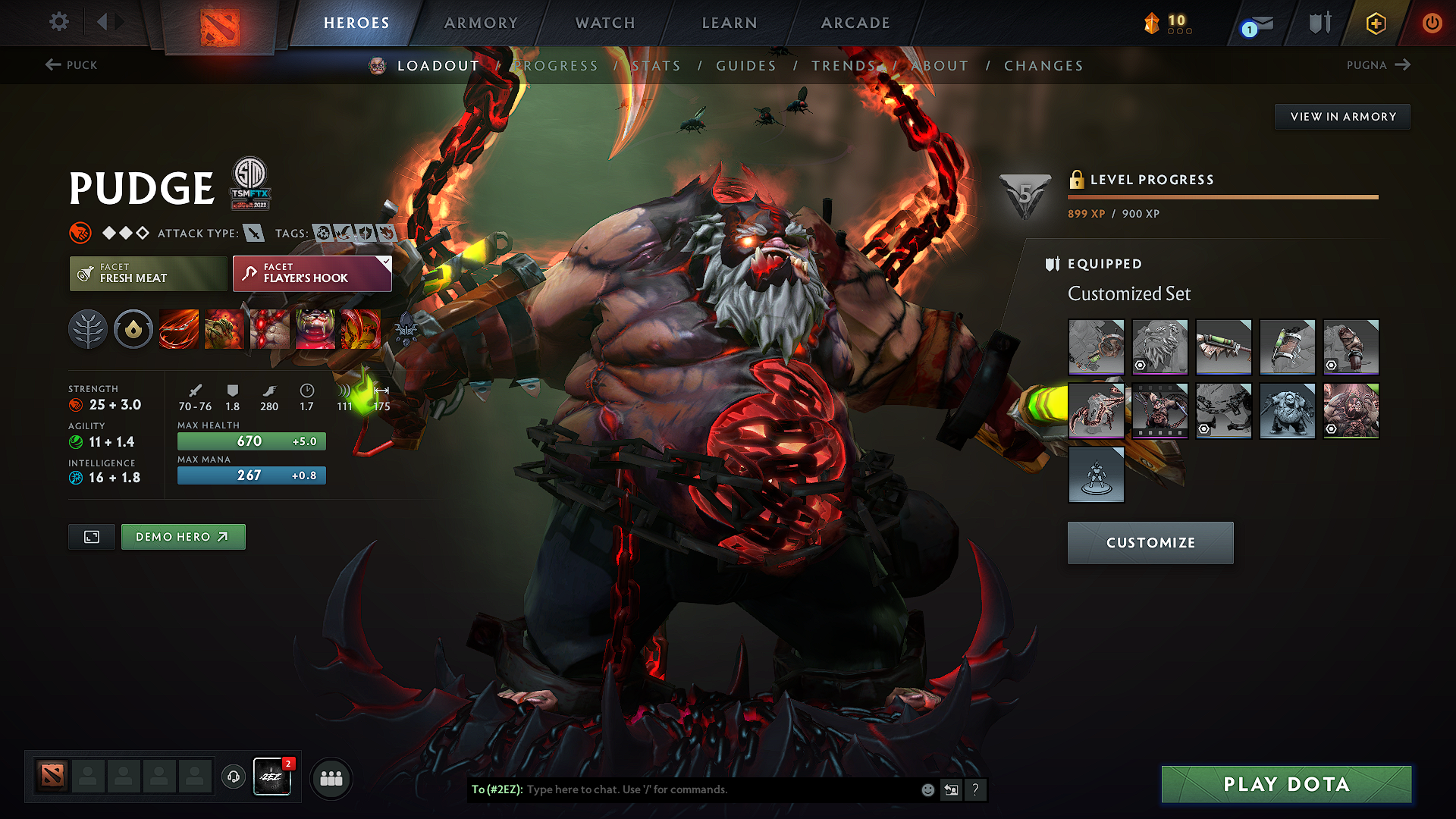View the Meat Hook ability icon
The height and width of the screenshot is (819, 1456).
tap(178, 329)
